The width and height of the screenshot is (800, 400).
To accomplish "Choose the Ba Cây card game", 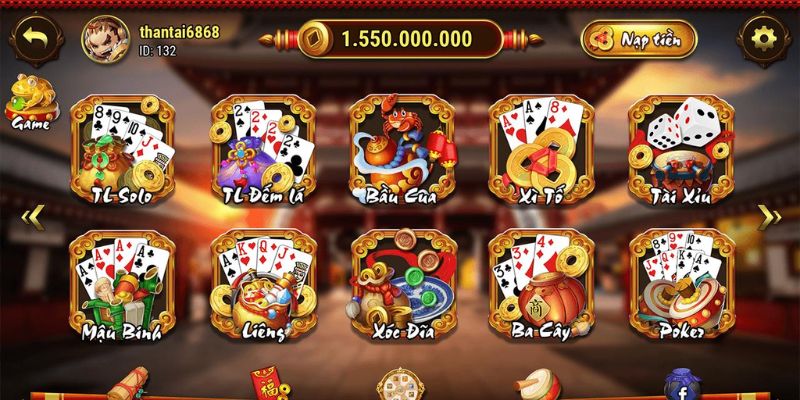I will 540,285.
